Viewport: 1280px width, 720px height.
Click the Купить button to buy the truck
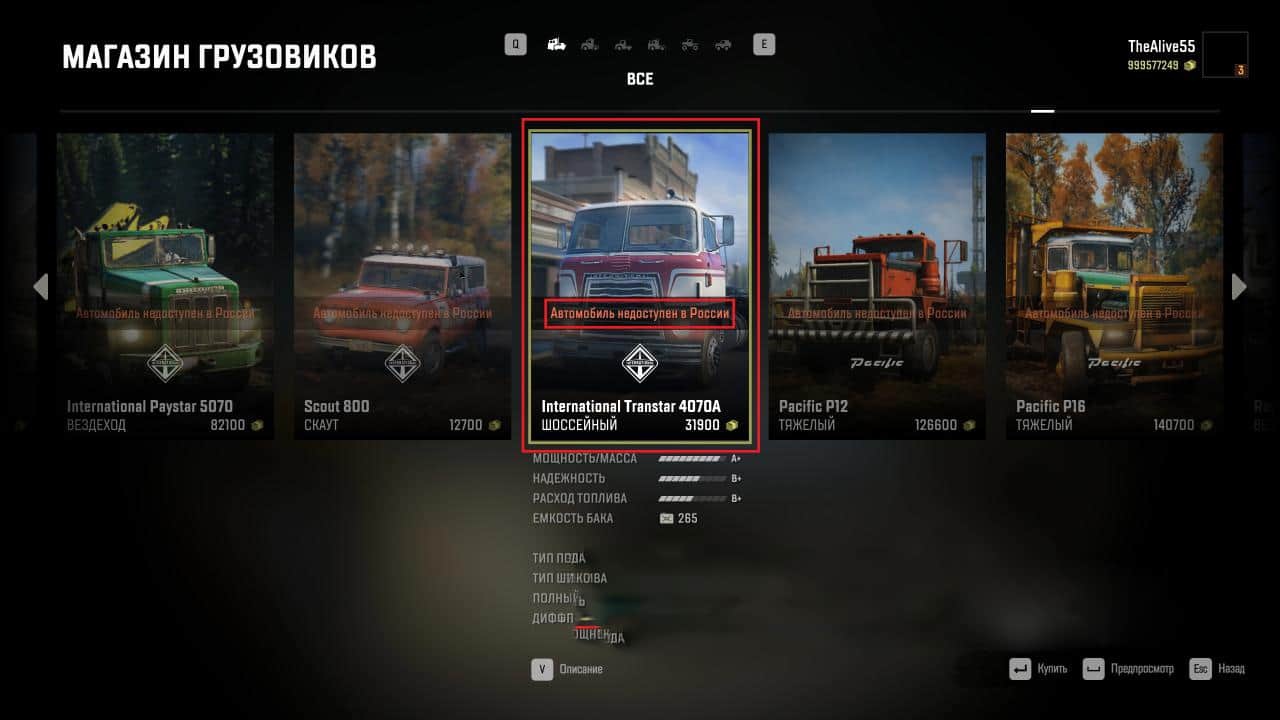pos(1044,668)
